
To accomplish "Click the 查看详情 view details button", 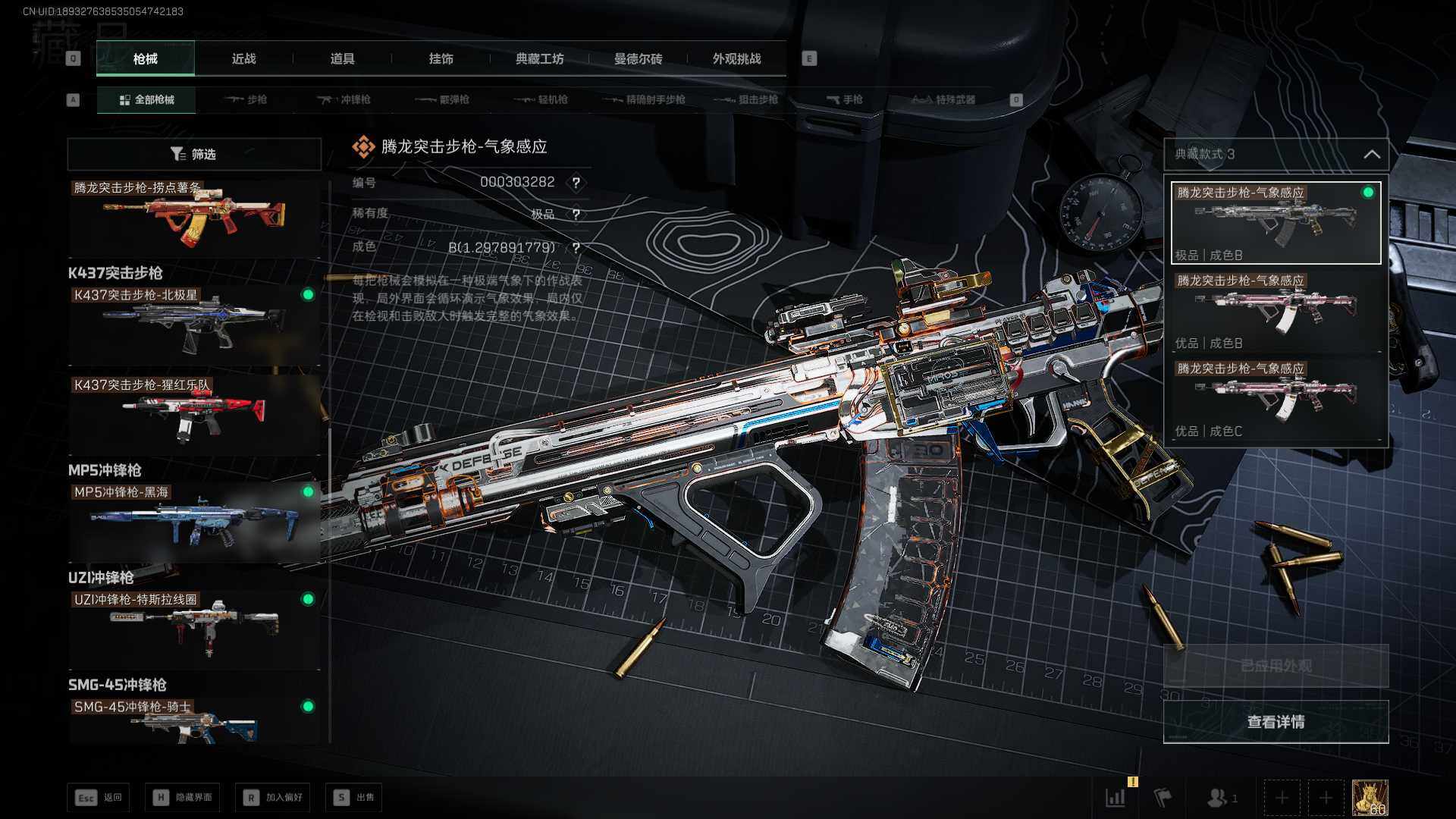I will [1276, 721].
